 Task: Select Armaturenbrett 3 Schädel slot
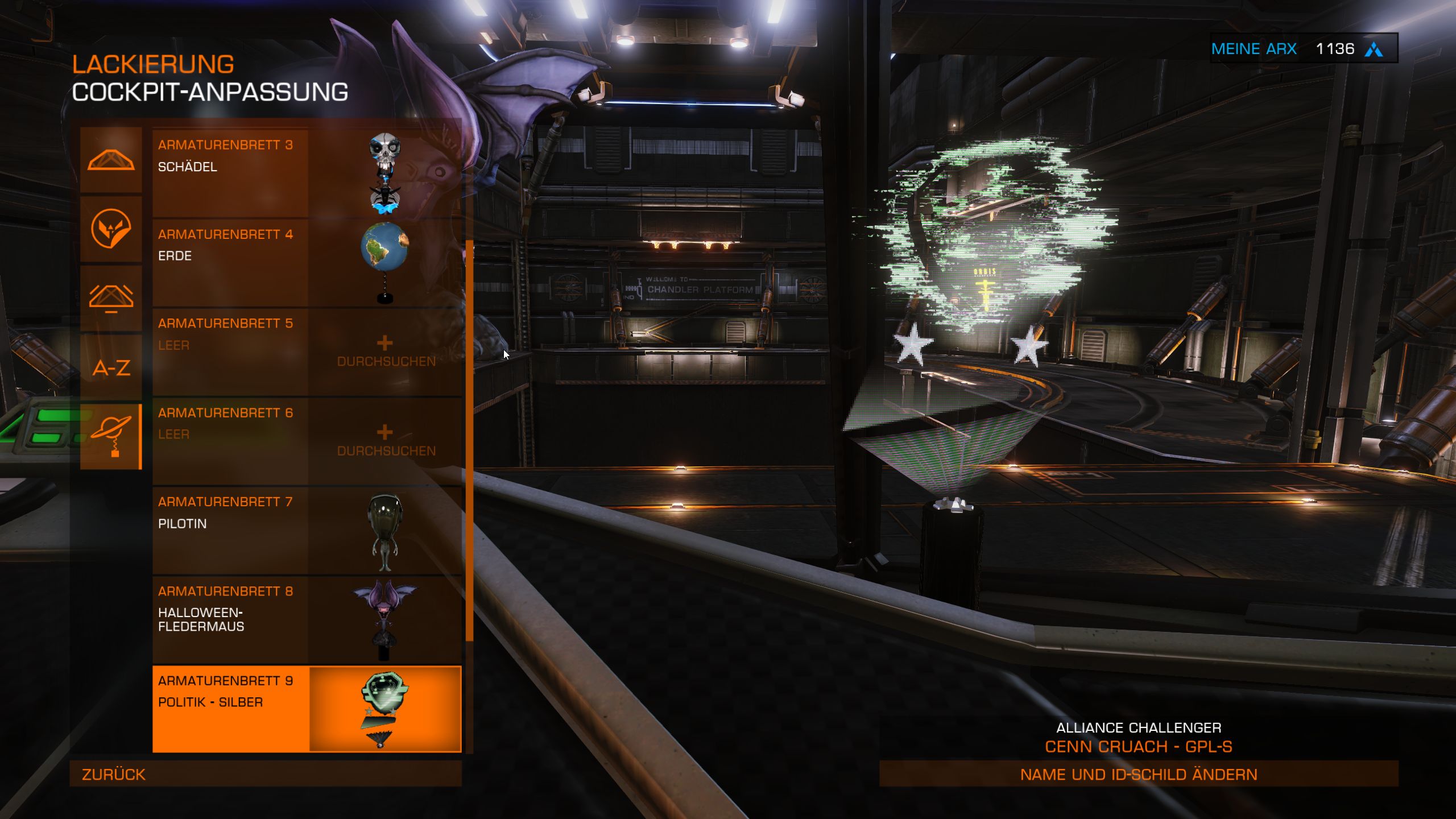307,173
